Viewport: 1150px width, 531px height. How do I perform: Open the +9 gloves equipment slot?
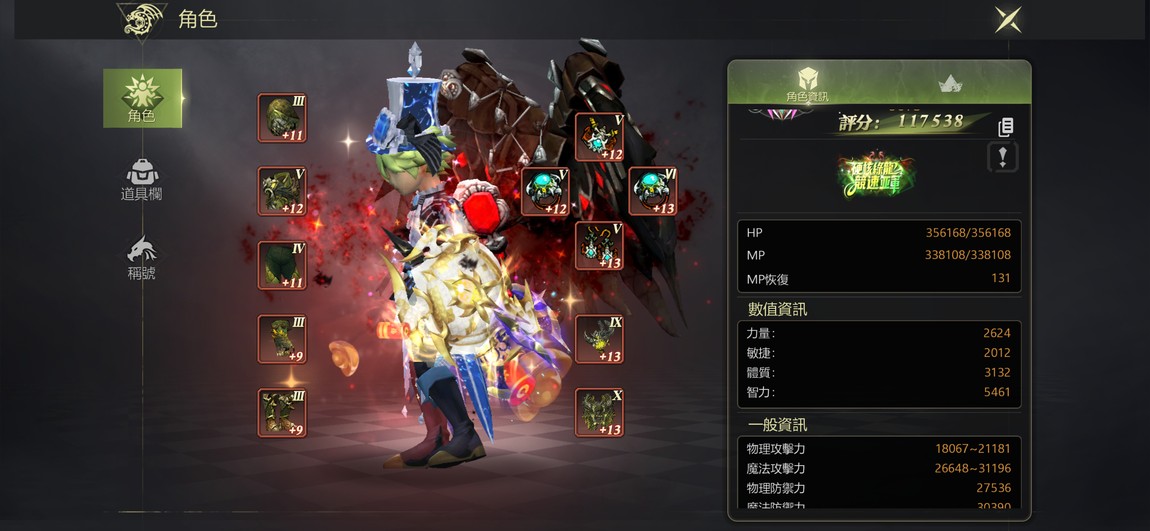(282, 339)
